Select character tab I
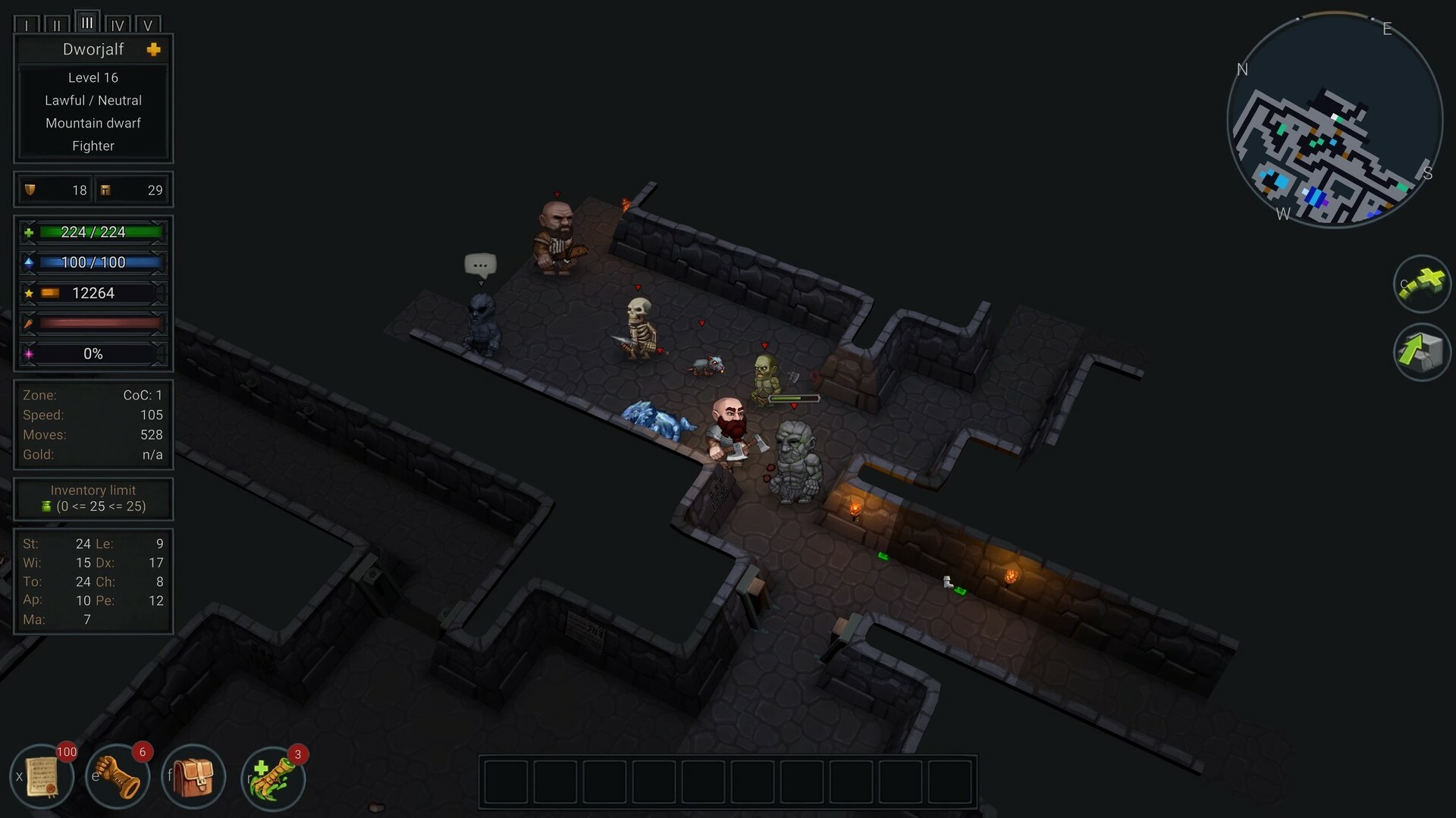Viewport: 1456px width, 818px height. [x=27, y=25]
